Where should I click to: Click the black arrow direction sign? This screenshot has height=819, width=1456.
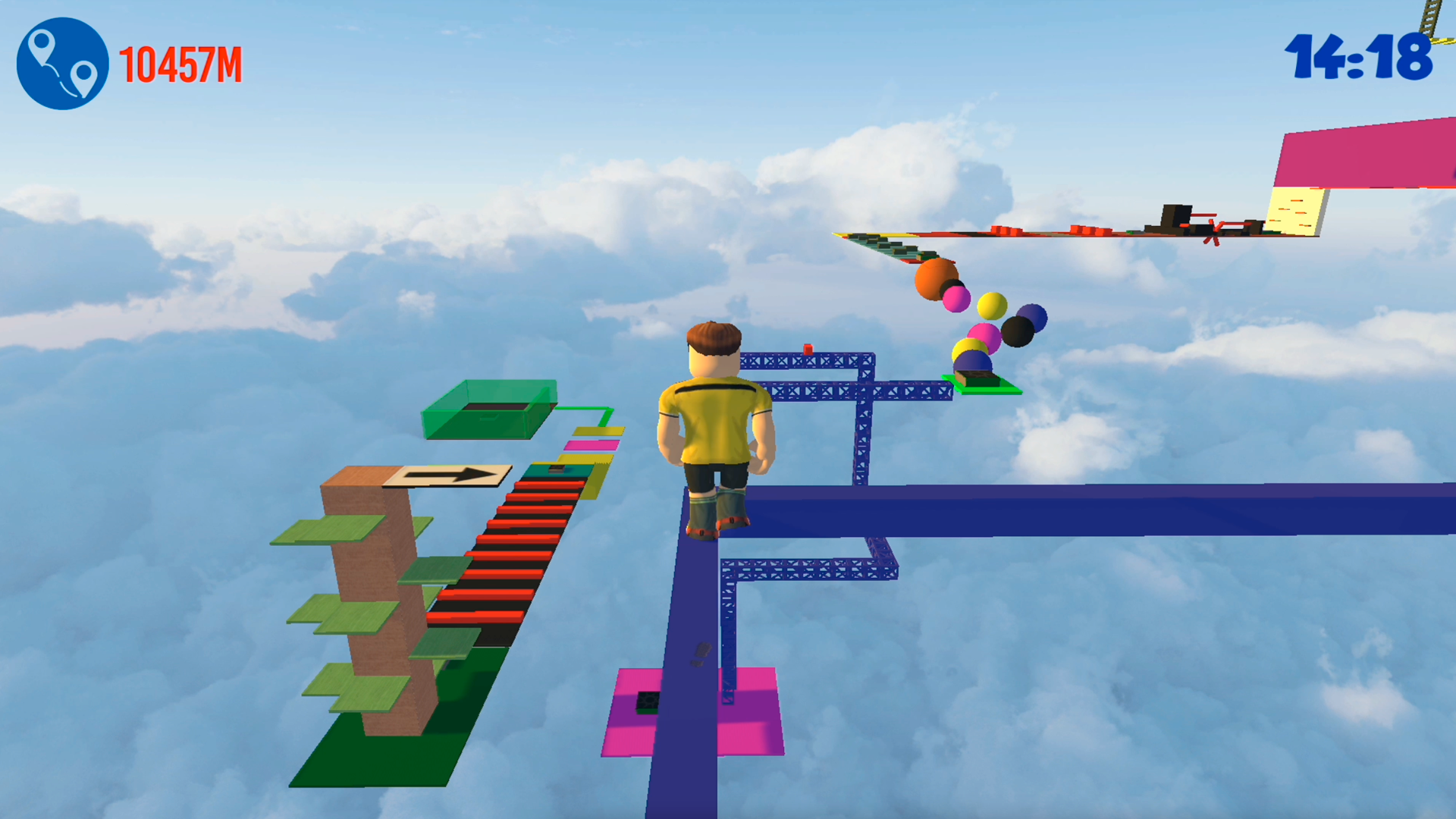pyautogui.click(x=451, y=475)
